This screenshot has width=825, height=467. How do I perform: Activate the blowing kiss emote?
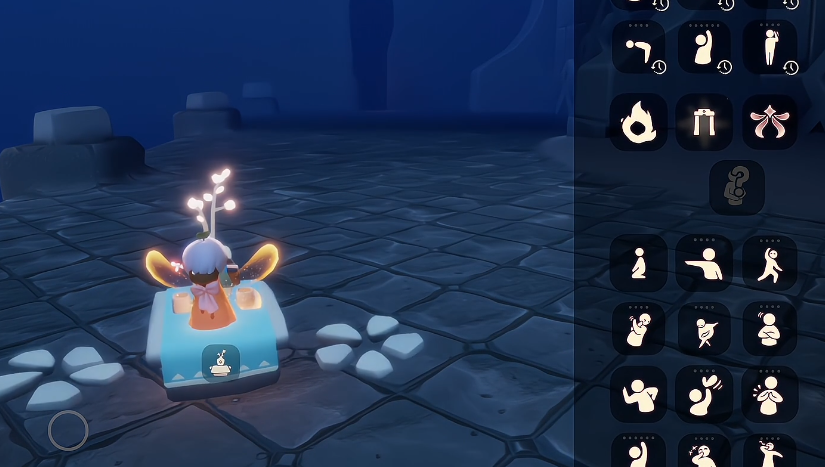pos(704,394)
